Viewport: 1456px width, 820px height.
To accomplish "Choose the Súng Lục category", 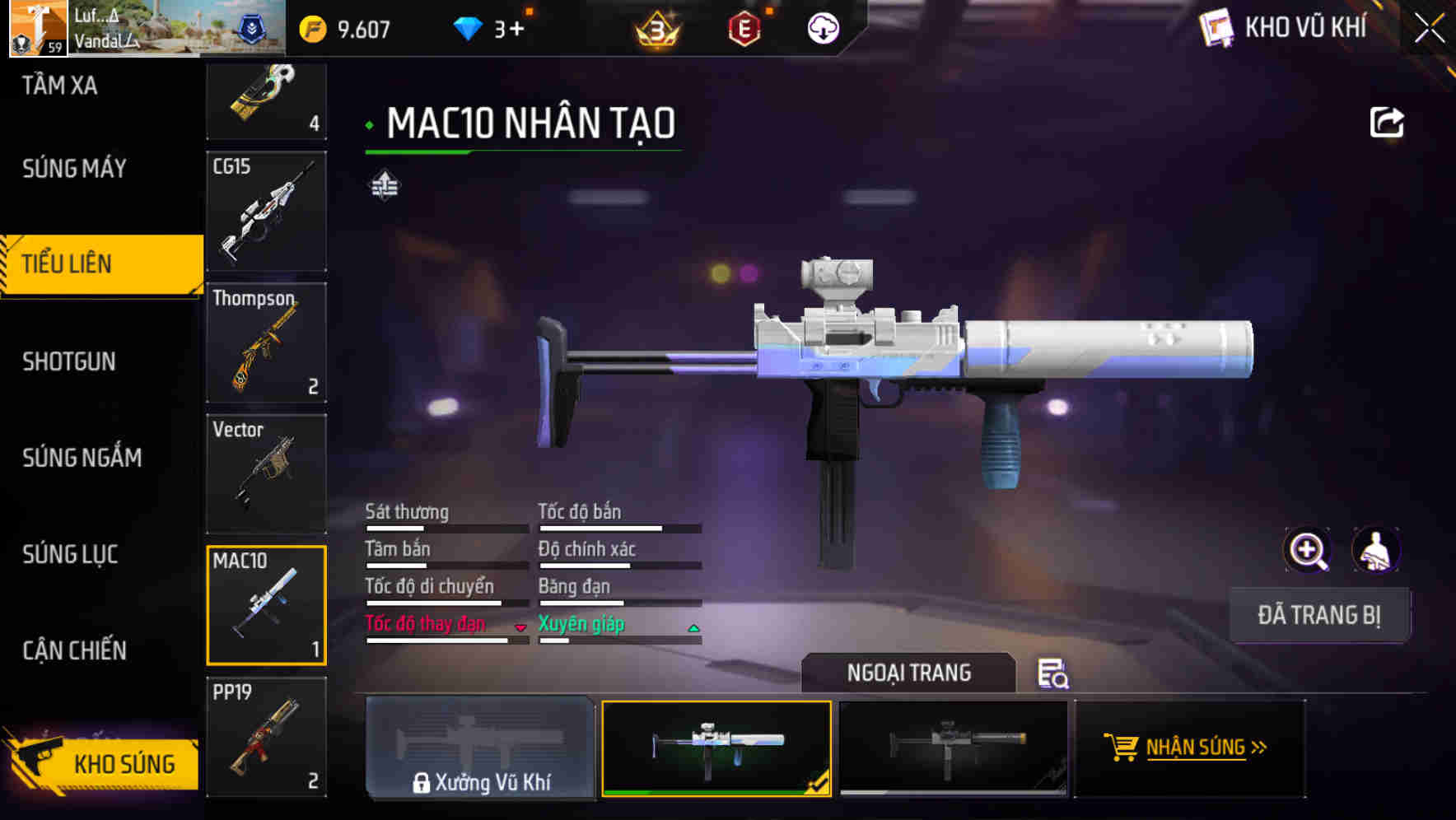I will point(70,554).
